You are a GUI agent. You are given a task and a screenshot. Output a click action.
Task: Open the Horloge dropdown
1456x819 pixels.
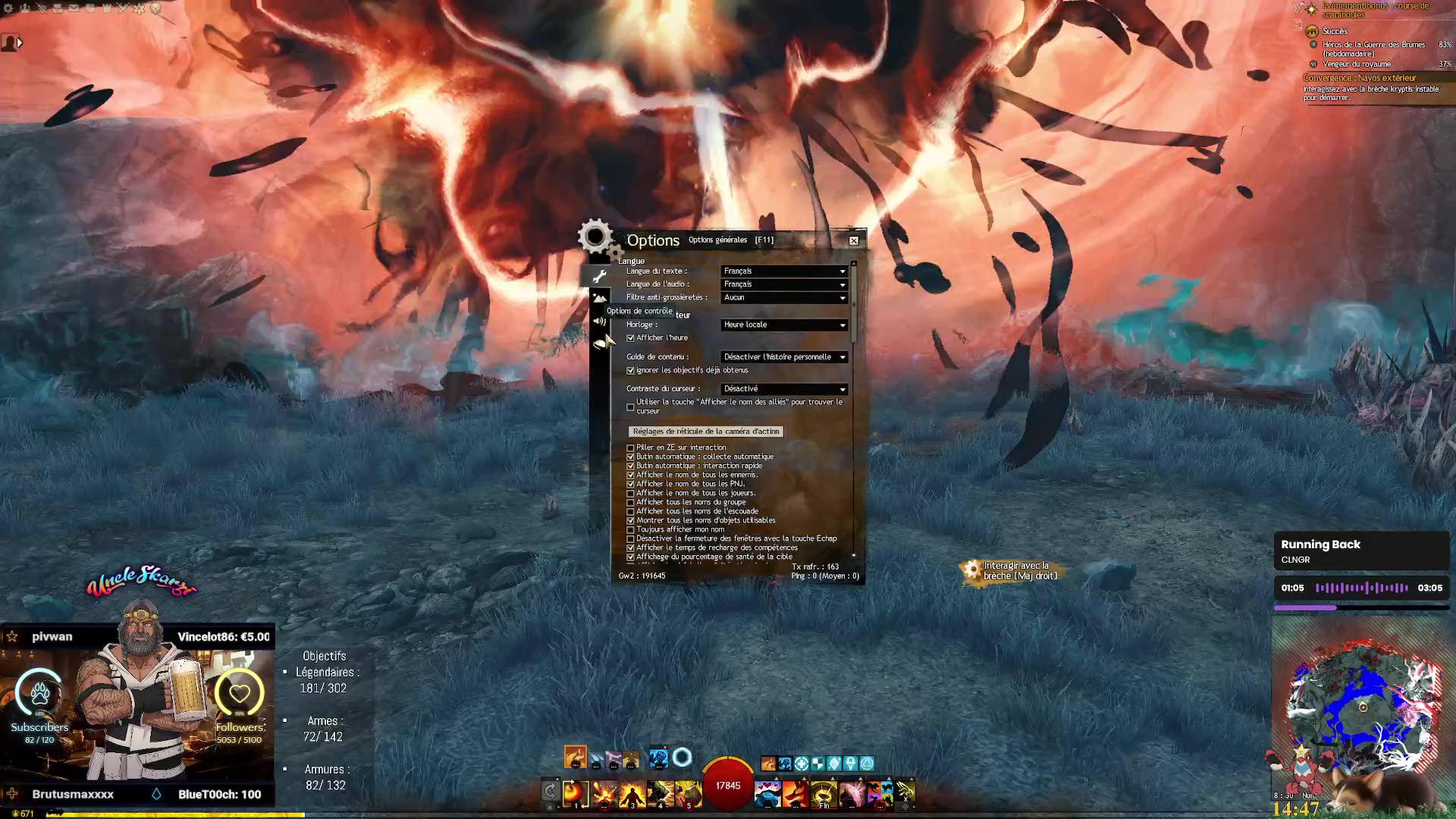pyautogui.click(x=784, y=325)
